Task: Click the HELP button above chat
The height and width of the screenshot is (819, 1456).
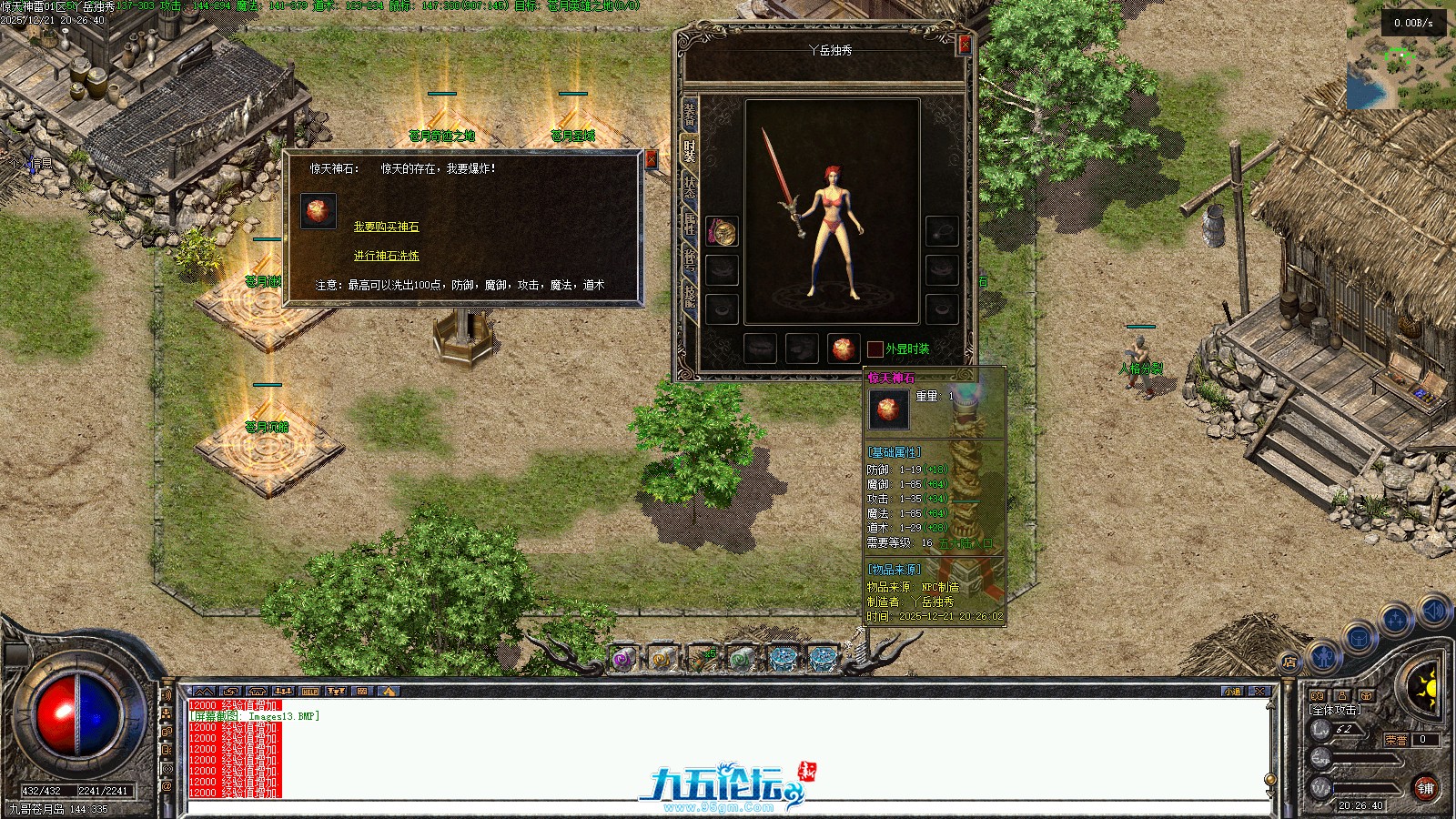Action: pyautogui.click(x=310, y=692)
